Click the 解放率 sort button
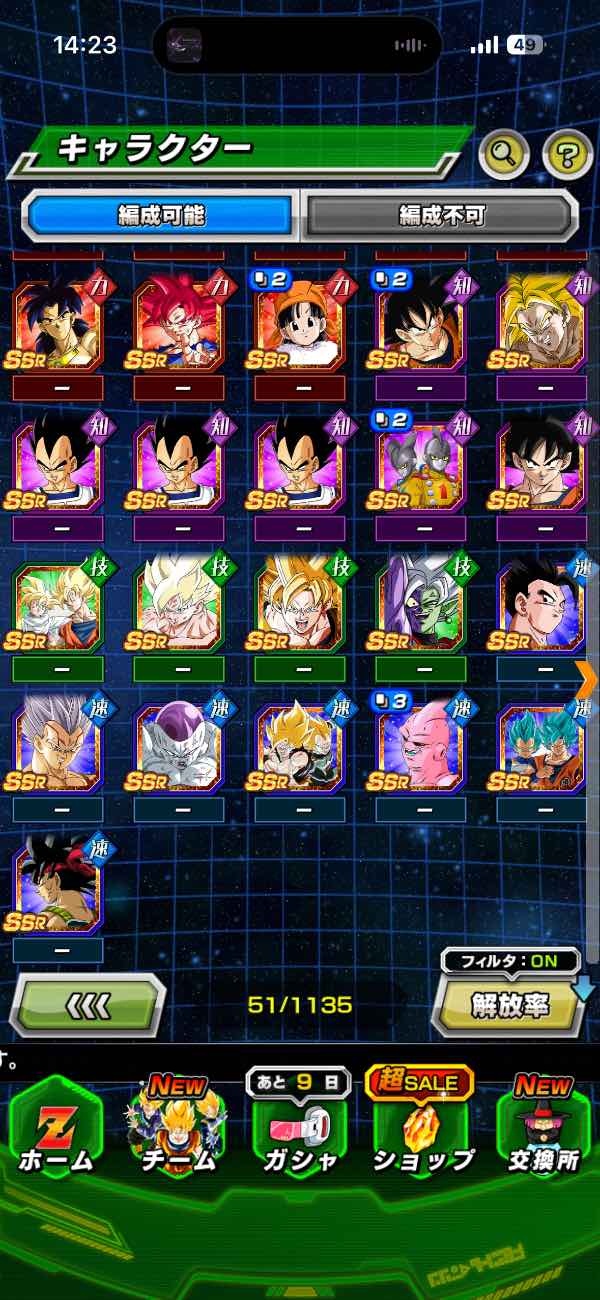The height and width of the screenshot is (1300, 600). coord(508,1005)
